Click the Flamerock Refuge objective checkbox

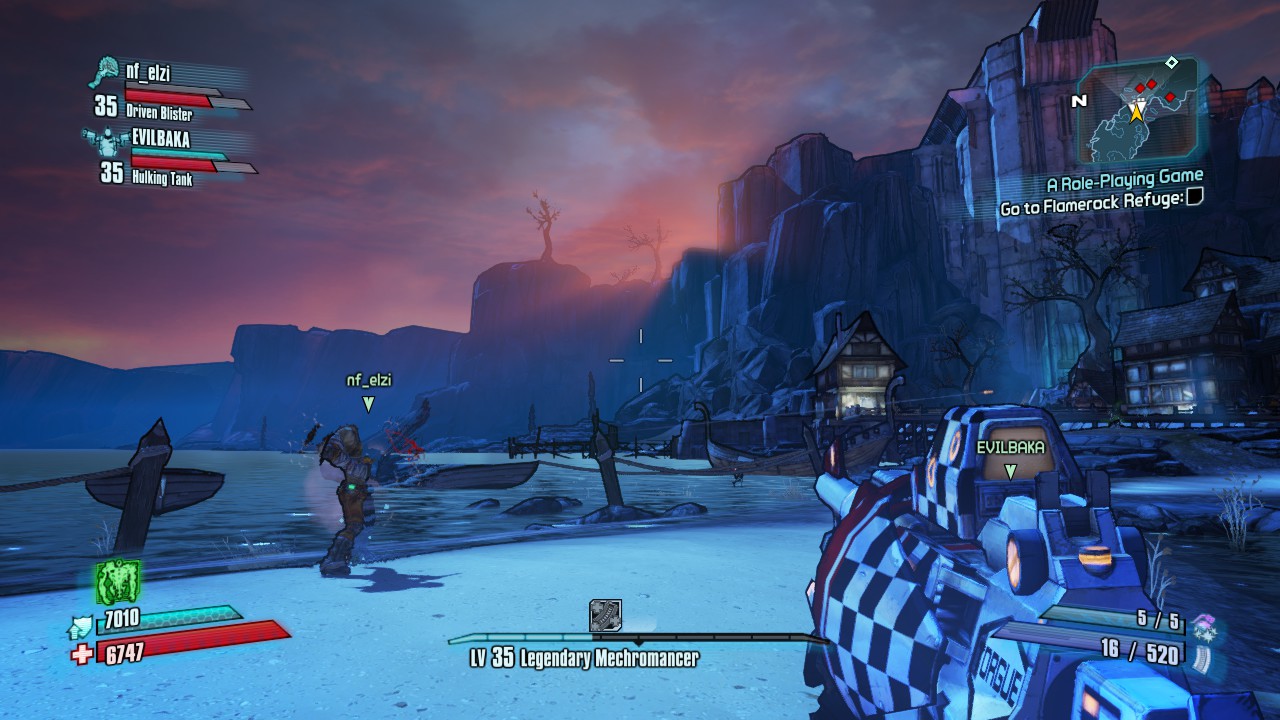1192,198
